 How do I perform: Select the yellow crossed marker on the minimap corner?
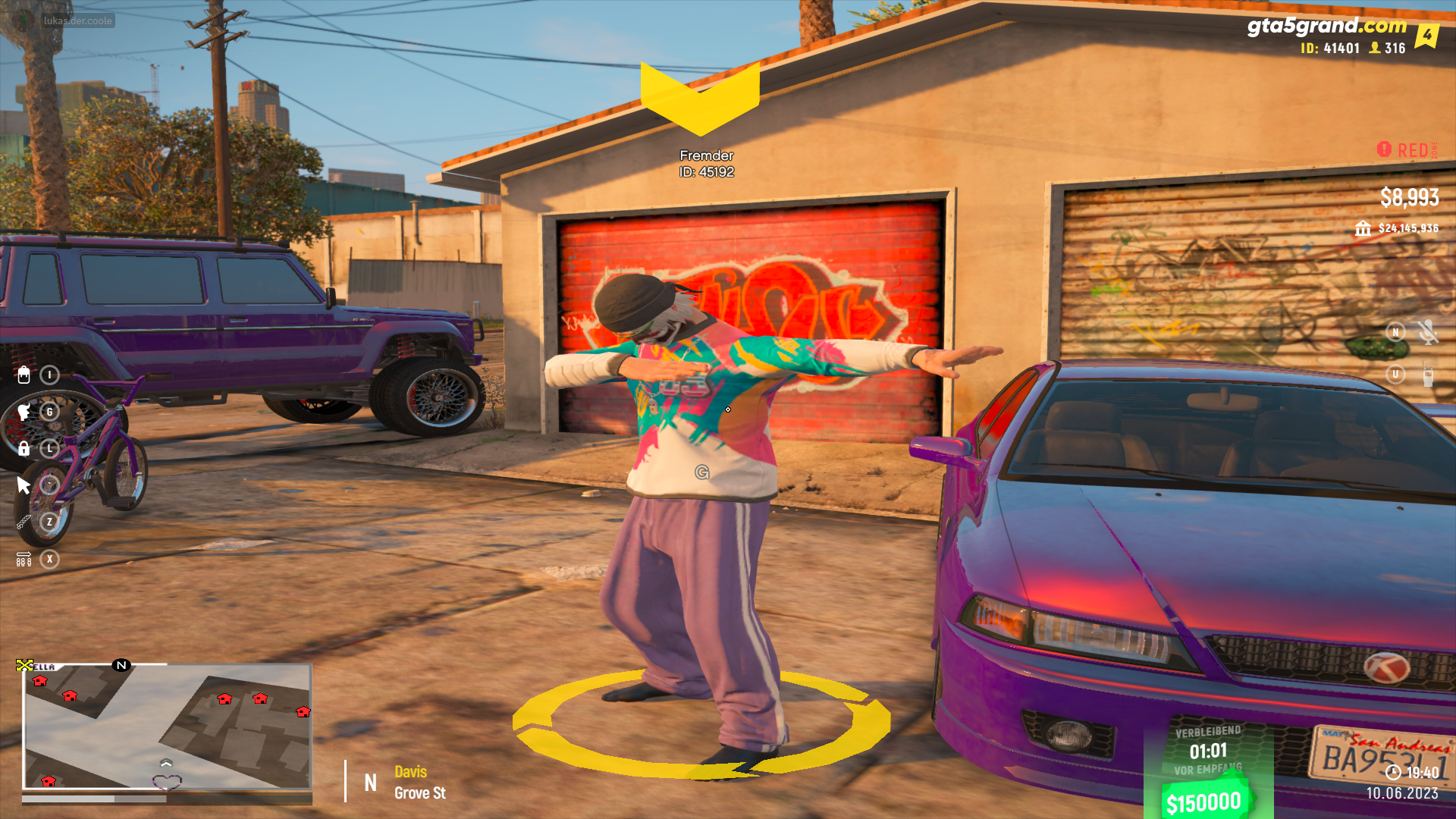24,665
